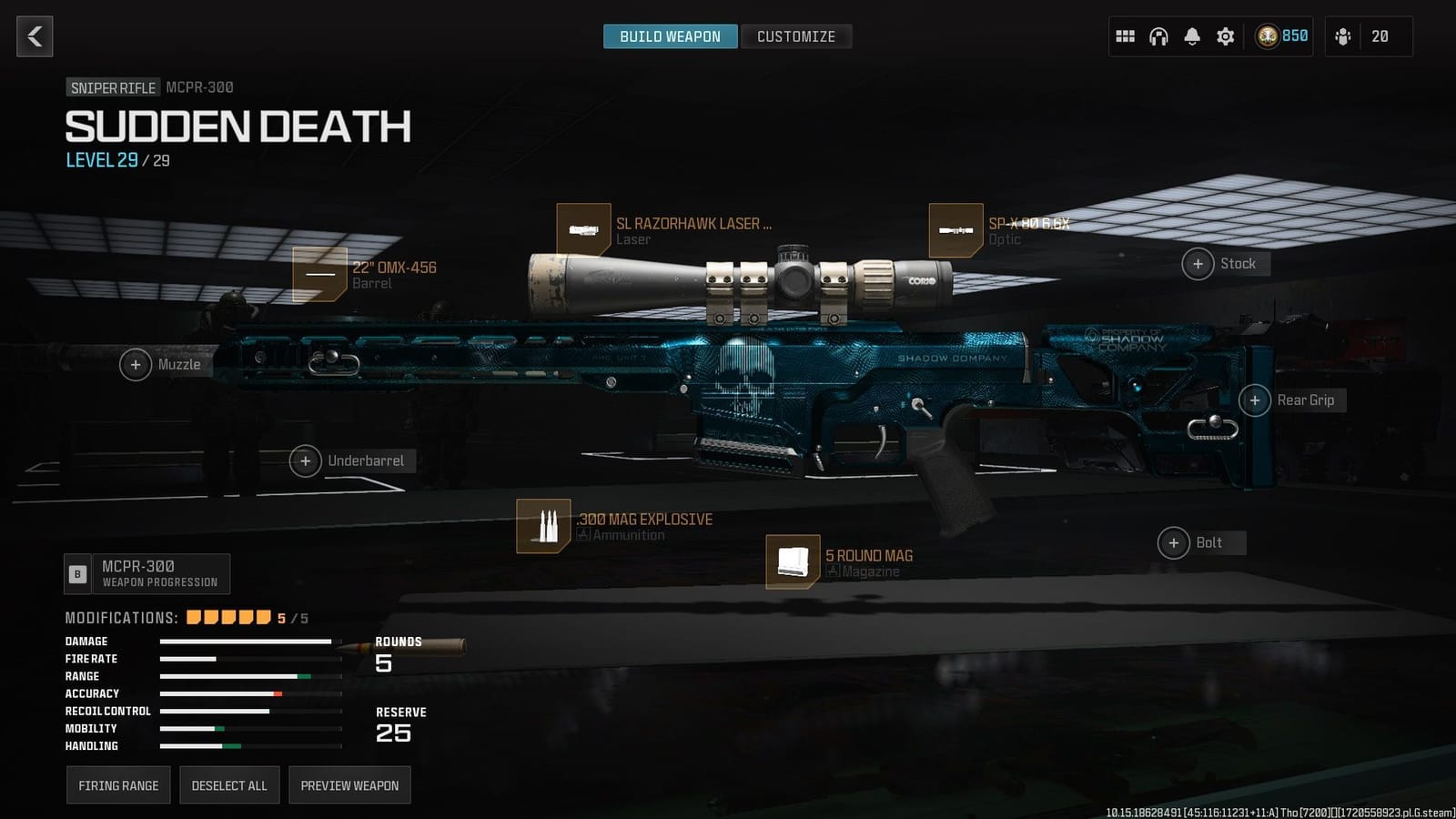Click Deselect All
1456x819 pixels.
coord(229,784)
